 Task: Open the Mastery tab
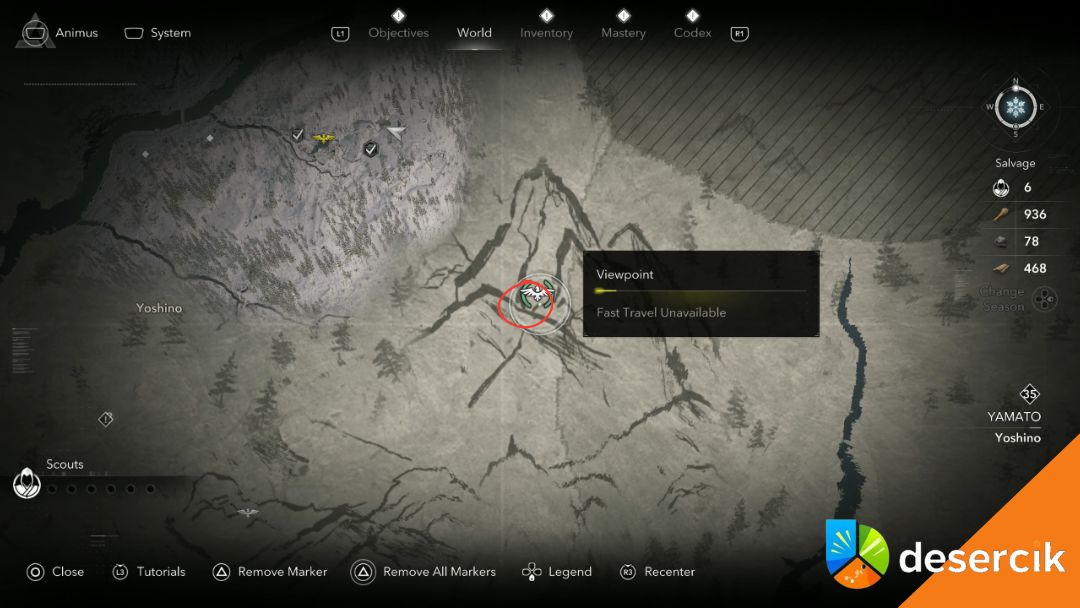tap(623, 33)
